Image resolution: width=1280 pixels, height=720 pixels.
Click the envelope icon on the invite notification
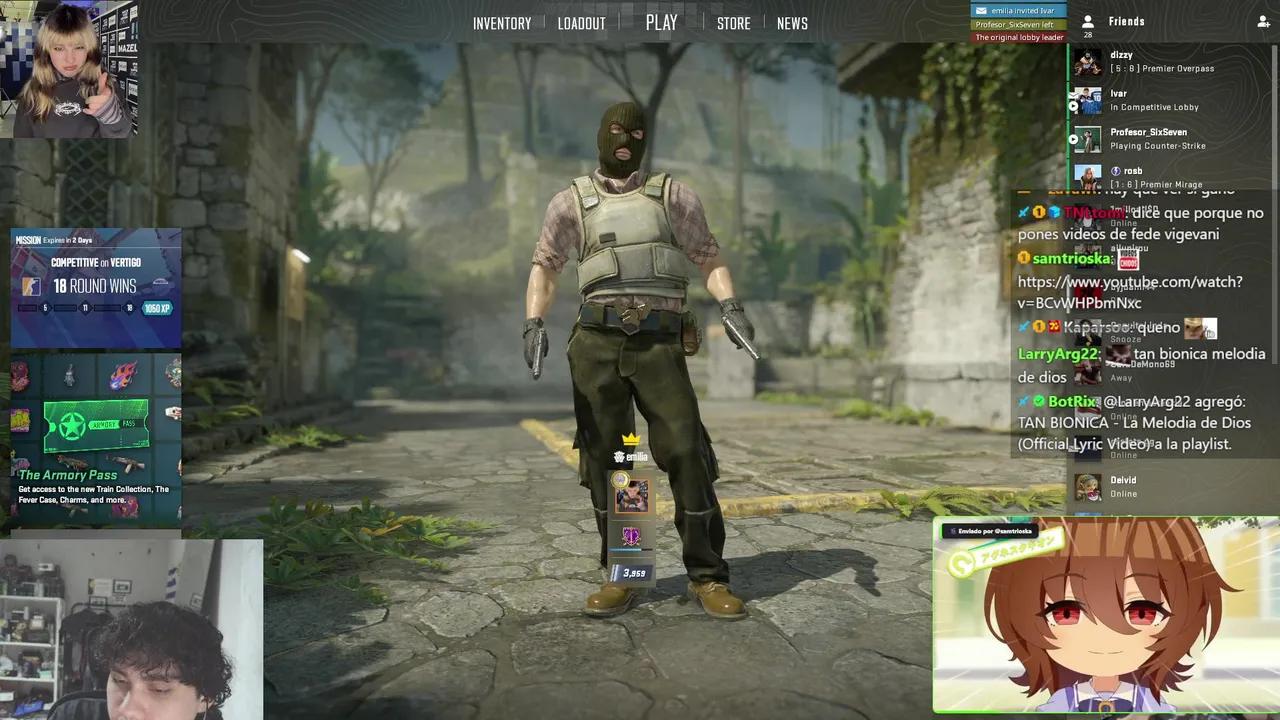(981, 11)
